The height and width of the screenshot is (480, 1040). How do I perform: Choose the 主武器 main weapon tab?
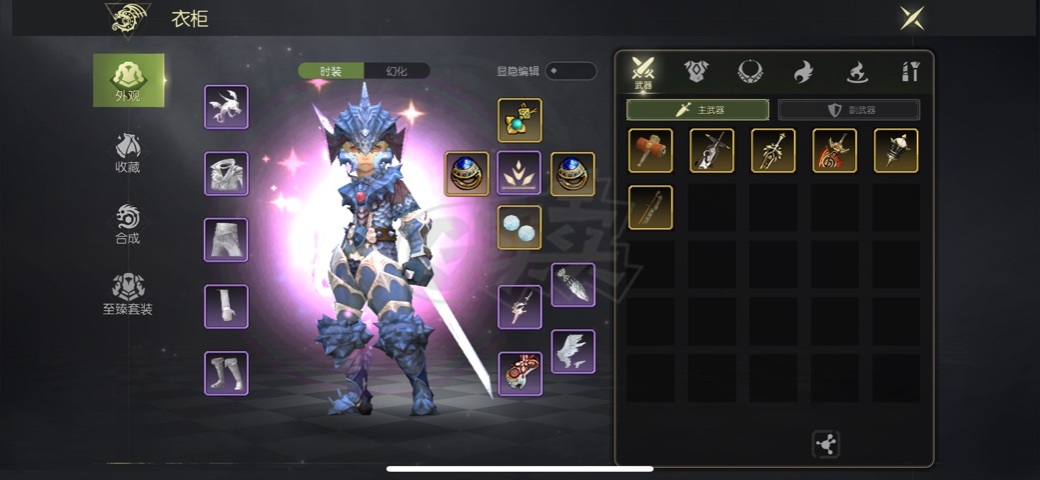698,110
